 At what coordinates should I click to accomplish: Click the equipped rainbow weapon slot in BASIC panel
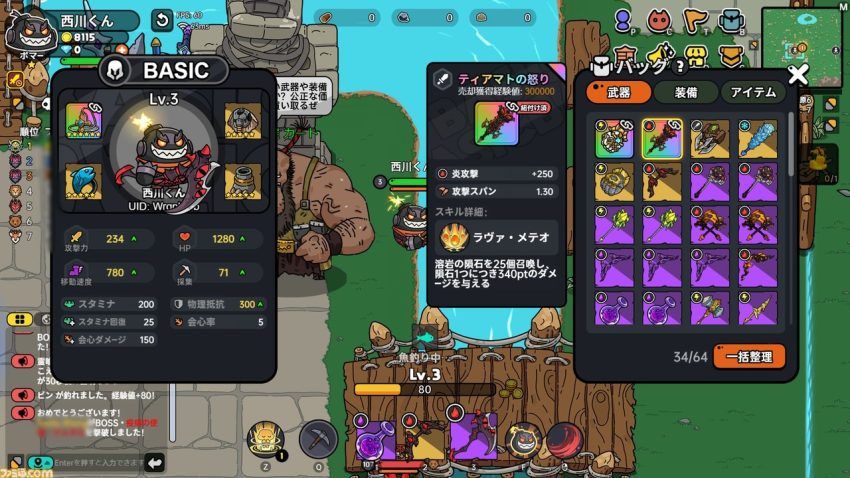pos(84,121)
